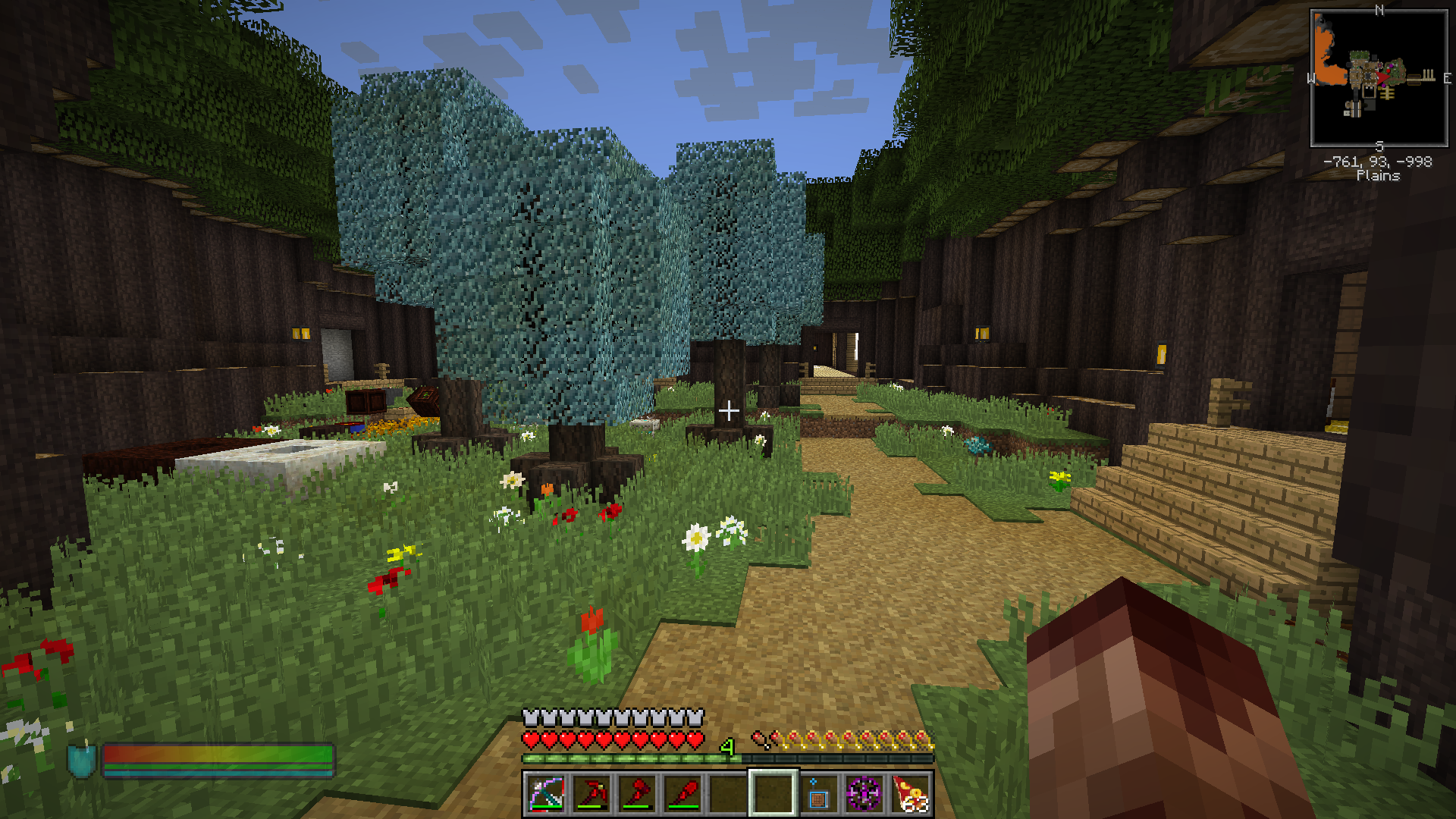Choose the red axe hotbar slot
Image resolution: width=1456 pixels, height=819 pixels.
(636, 794)
